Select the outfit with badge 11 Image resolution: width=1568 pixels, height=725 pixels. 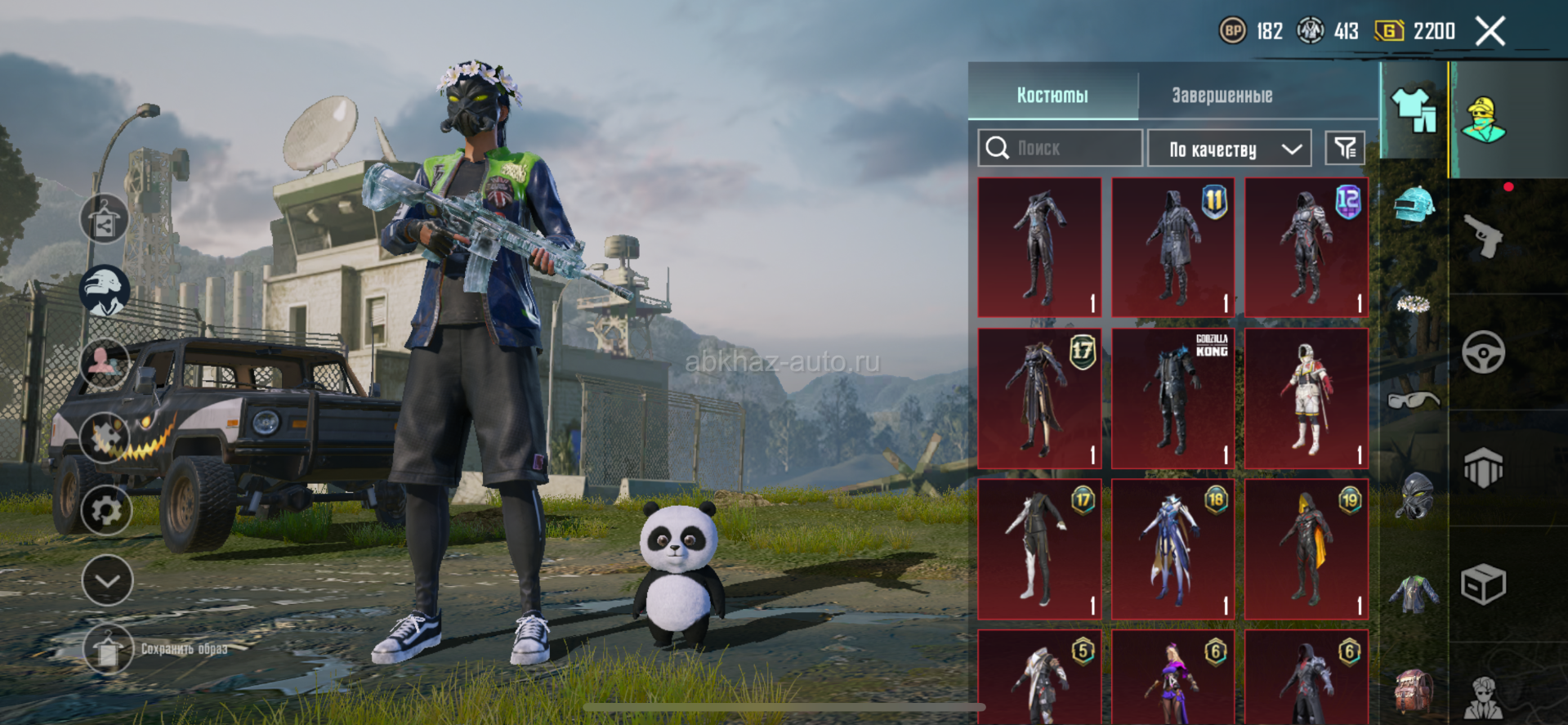pos(1173,247)
